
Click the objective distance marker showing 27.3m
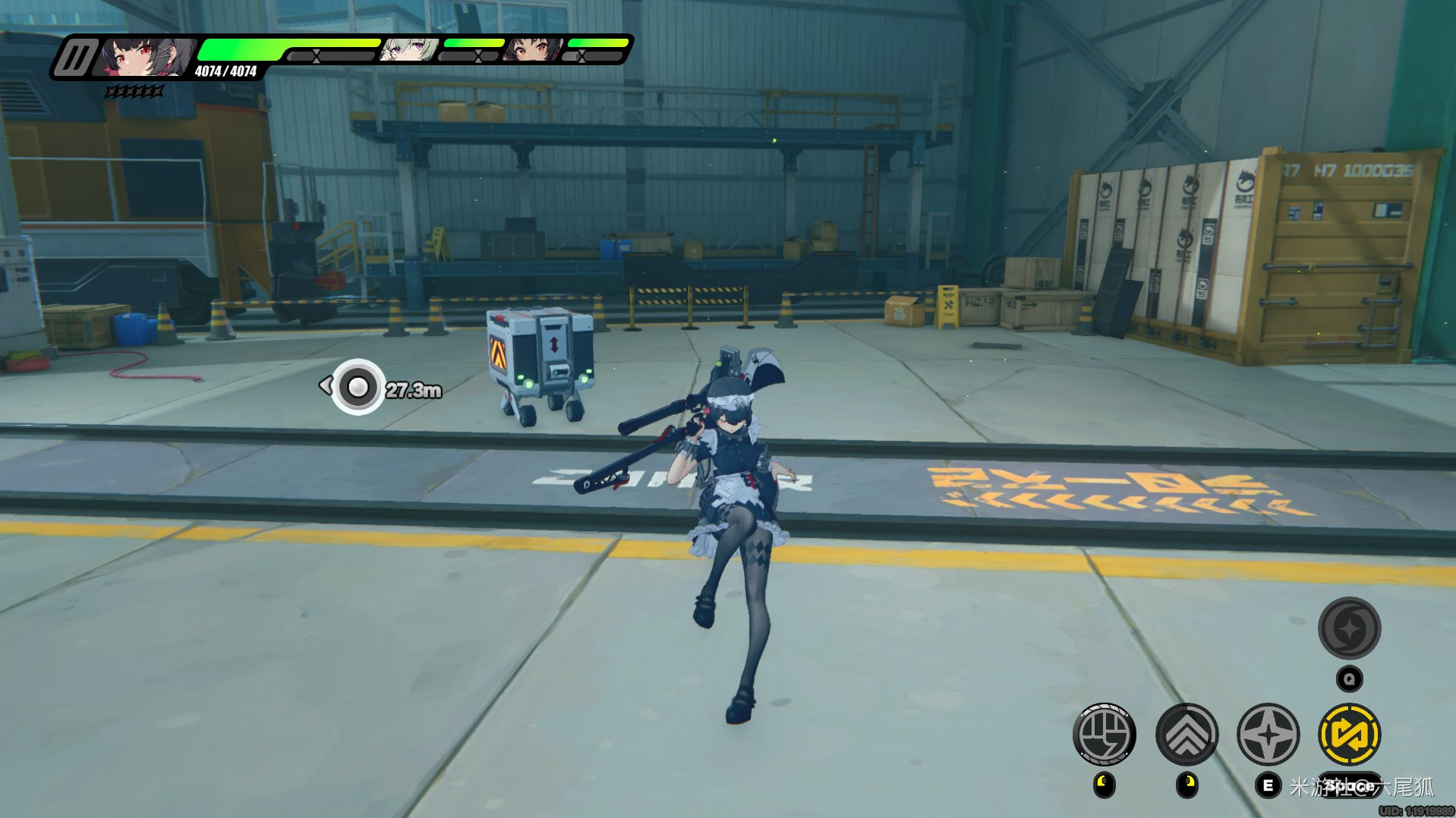click(x=358, y=388)
